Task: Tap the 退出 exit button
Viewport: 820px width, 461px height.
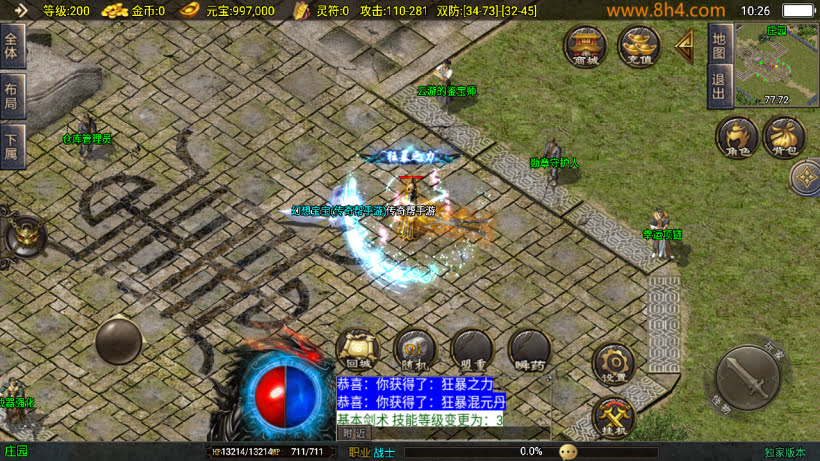Action: point(717,86)
